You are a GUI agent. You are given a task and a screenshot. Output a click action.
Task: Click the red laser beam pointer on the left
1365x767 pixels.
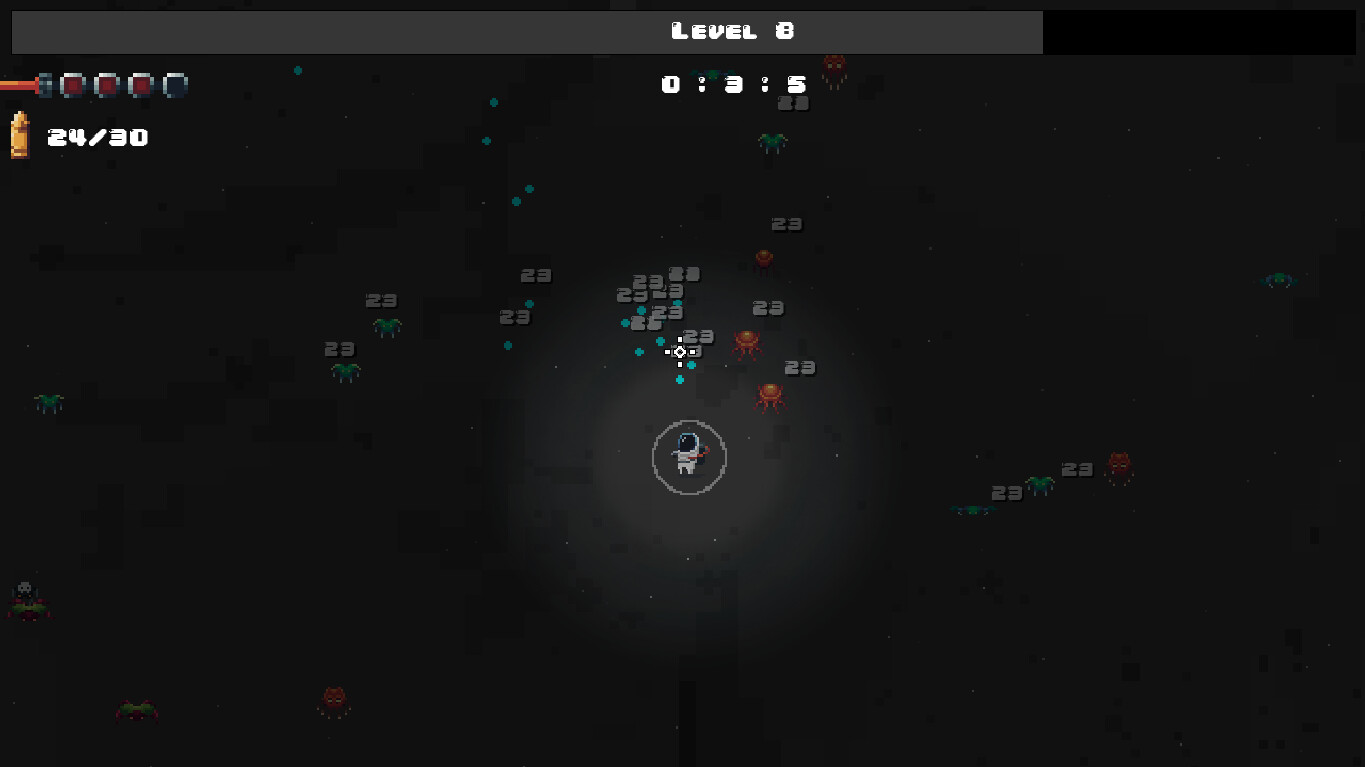coord(18,85)
